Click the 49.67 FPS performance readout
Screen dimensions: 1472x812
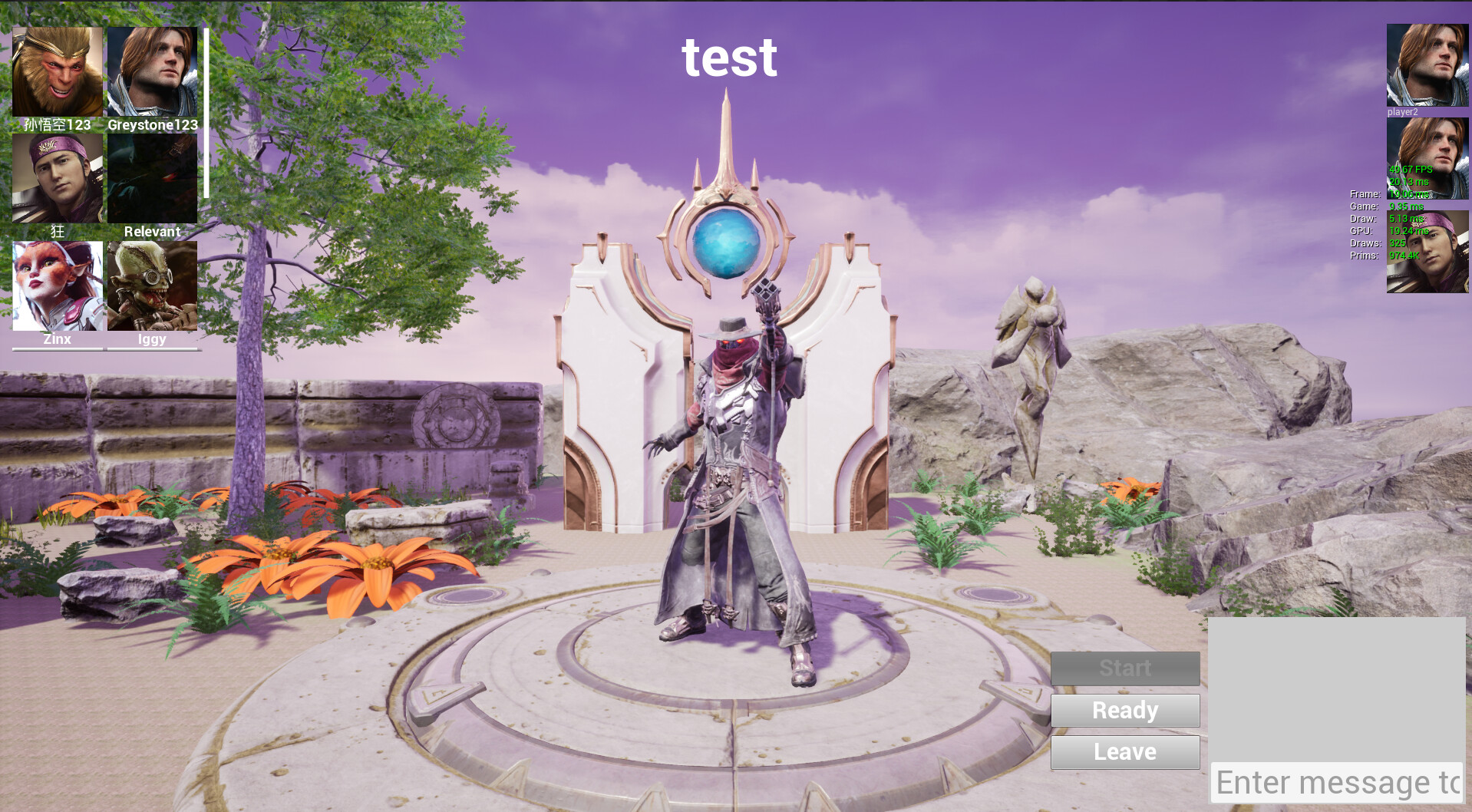pos(1410,170)
